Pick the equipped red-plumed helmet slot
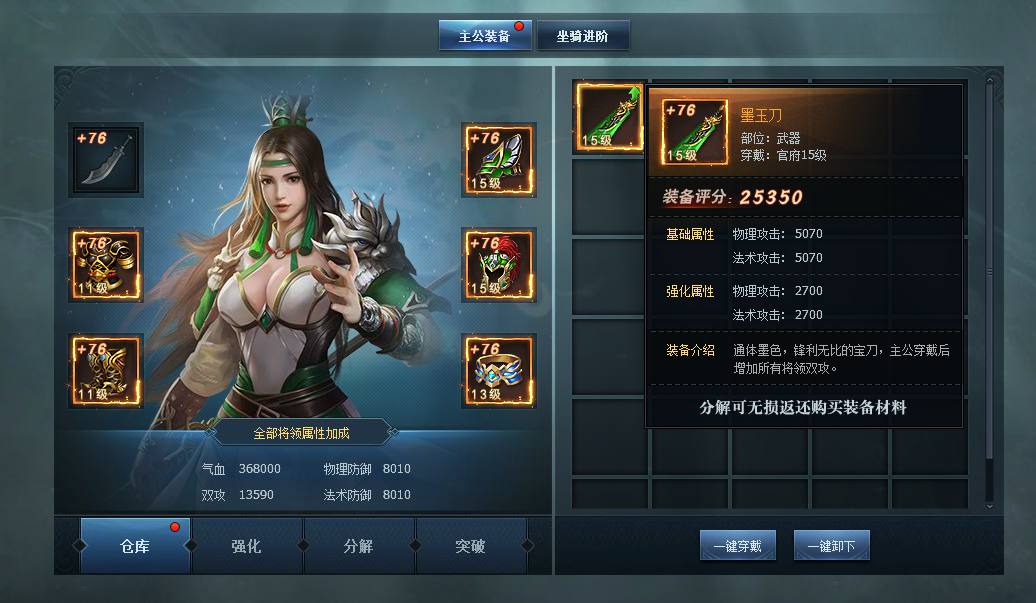Screen dimensions: 1036x603 [x=499, y=265]
